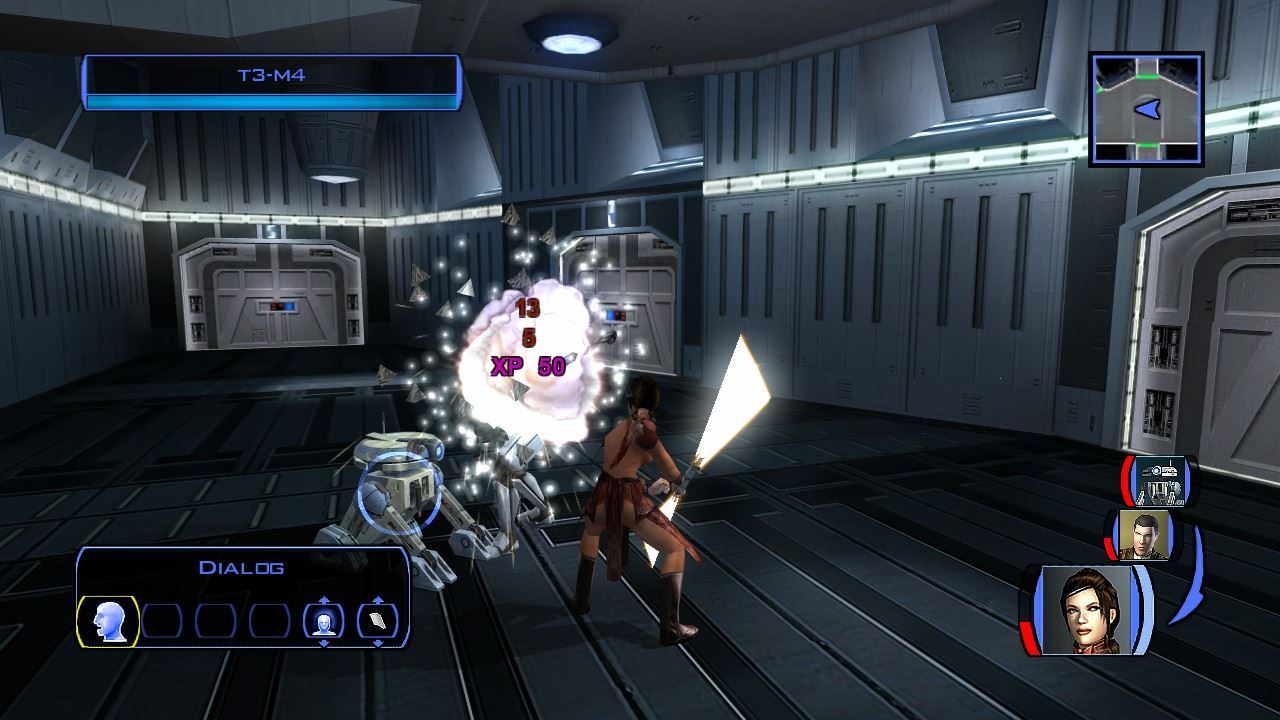Click the large female leader portrait

tap(1086, 609)
